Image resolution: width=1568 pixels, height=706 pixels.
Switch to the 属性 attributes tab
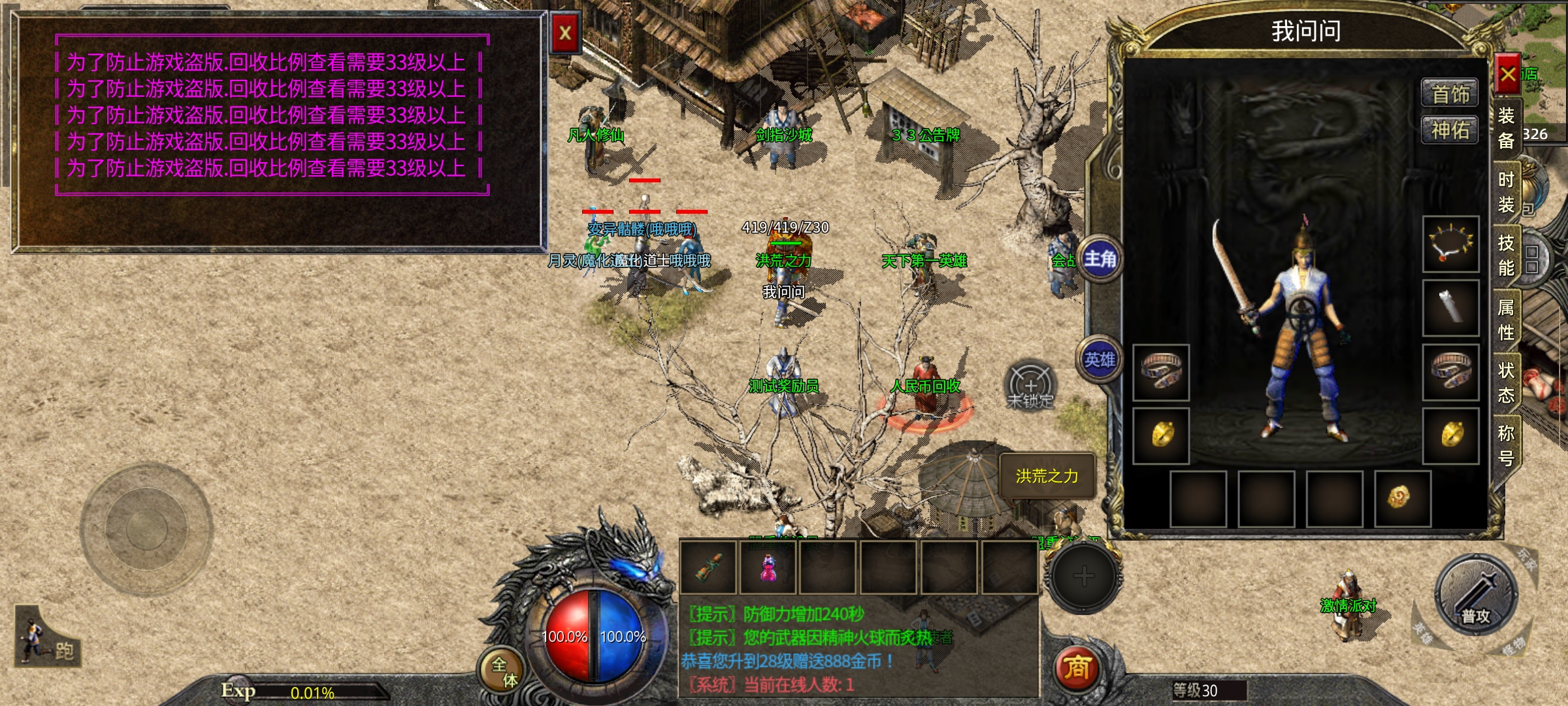1506,320
